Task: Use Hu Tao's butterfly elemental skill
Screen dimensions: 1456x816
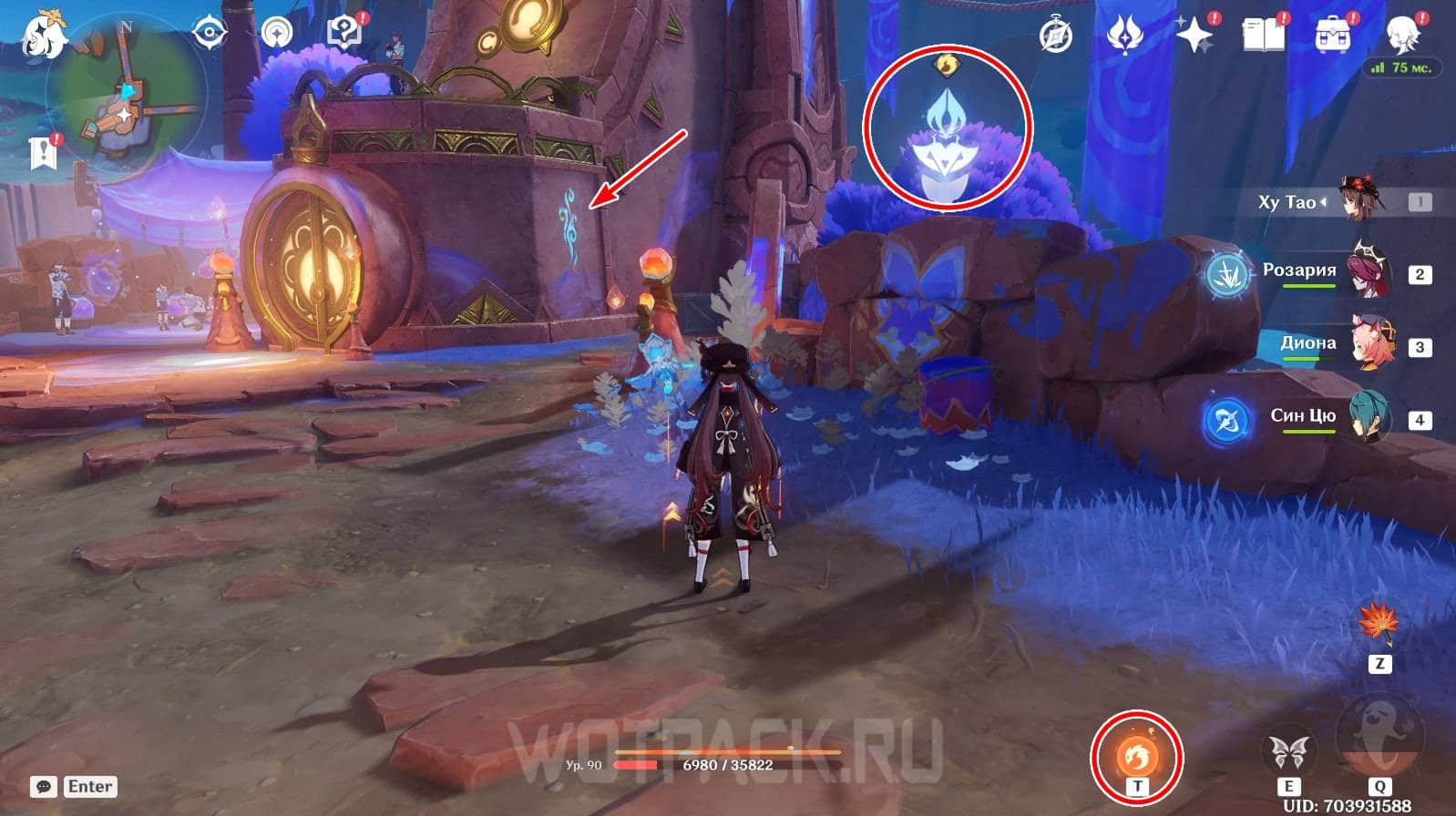Action: pos(1289,752)
